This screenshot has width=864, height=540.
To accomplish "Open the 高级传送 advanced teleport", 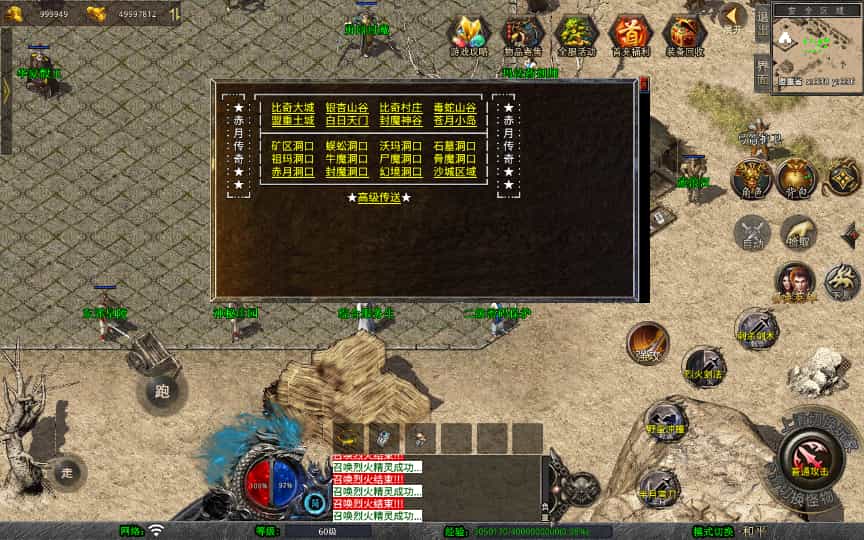I will pyautogui.click(x=379, y=197).
